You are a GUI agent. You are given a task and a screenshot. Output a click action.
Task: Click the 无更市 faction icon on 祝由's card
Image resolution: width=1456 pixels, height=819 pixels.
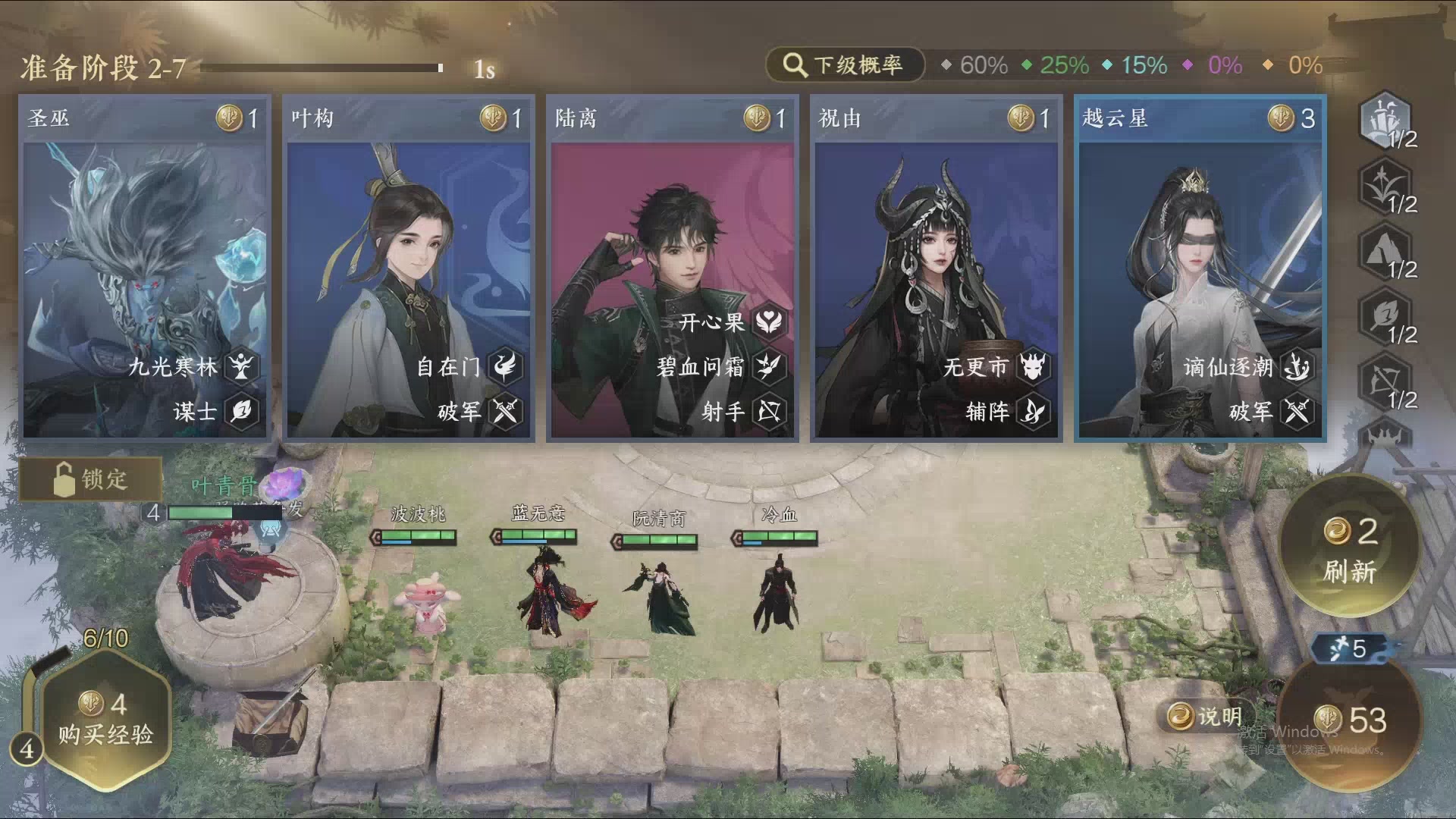coord(1034,367)
